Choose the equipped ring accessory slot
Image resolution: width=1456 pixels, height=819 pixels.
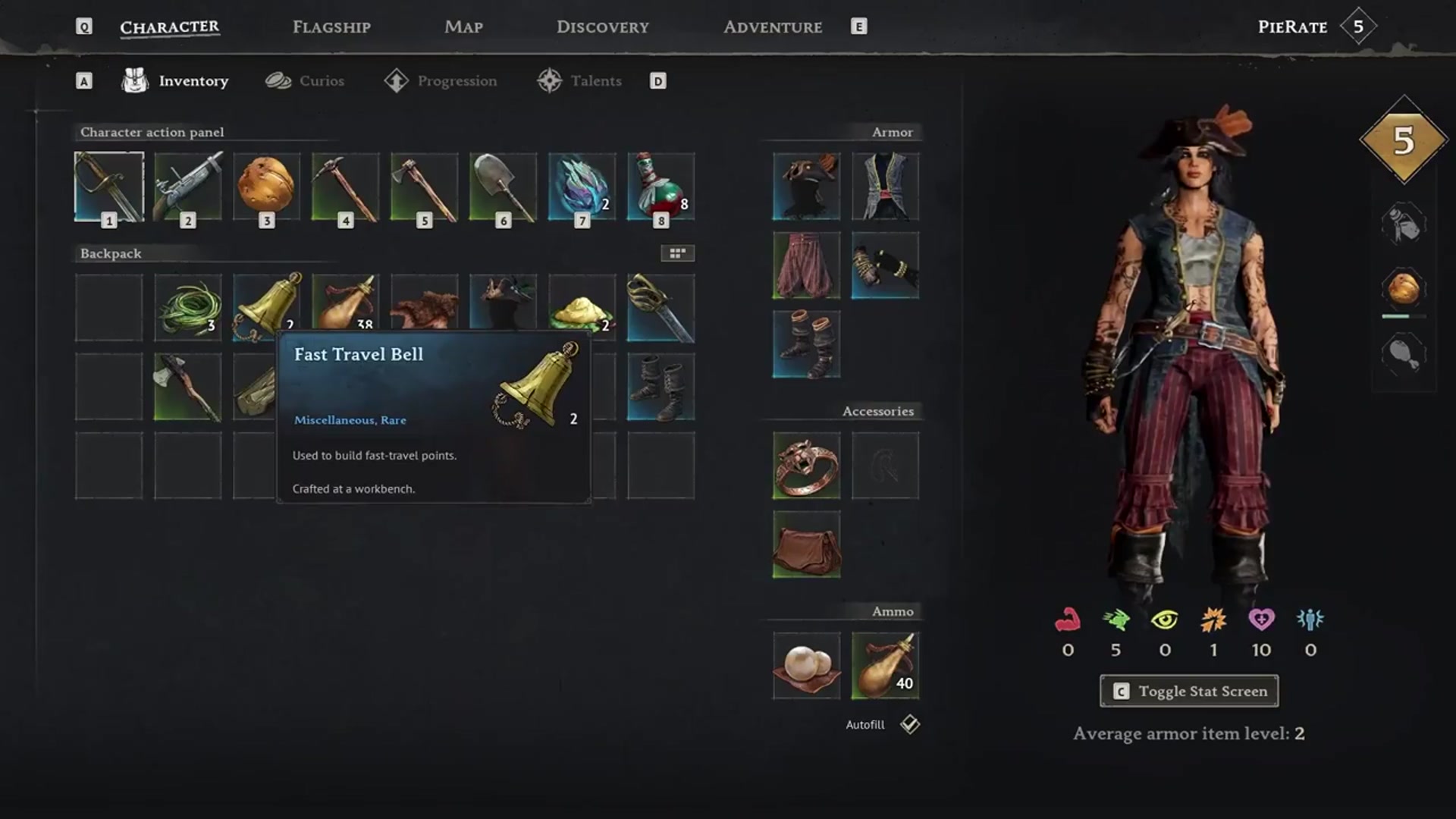tap(806, 466)
